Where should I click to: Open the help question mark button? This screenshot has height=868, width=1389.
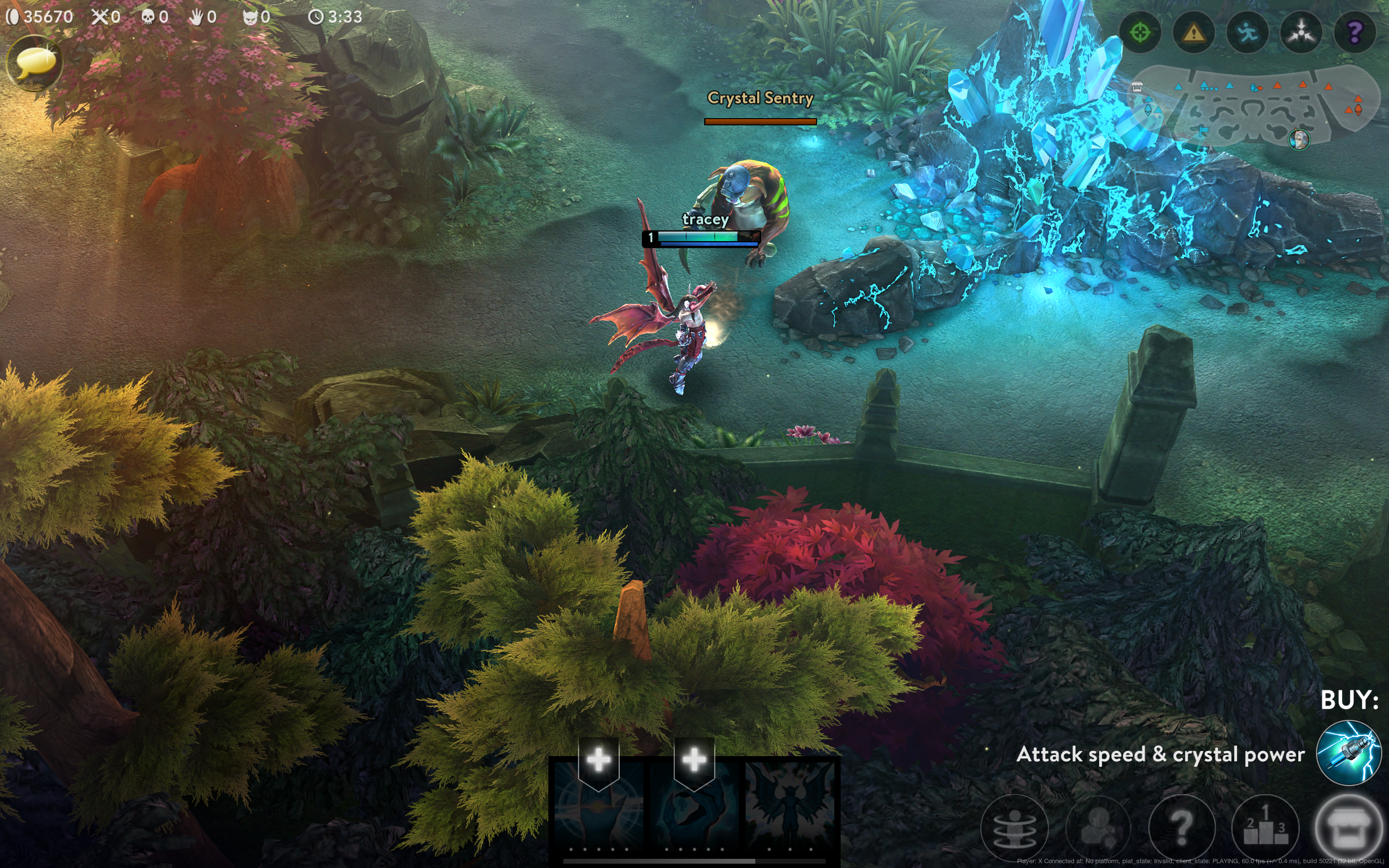pos(1182,827)
